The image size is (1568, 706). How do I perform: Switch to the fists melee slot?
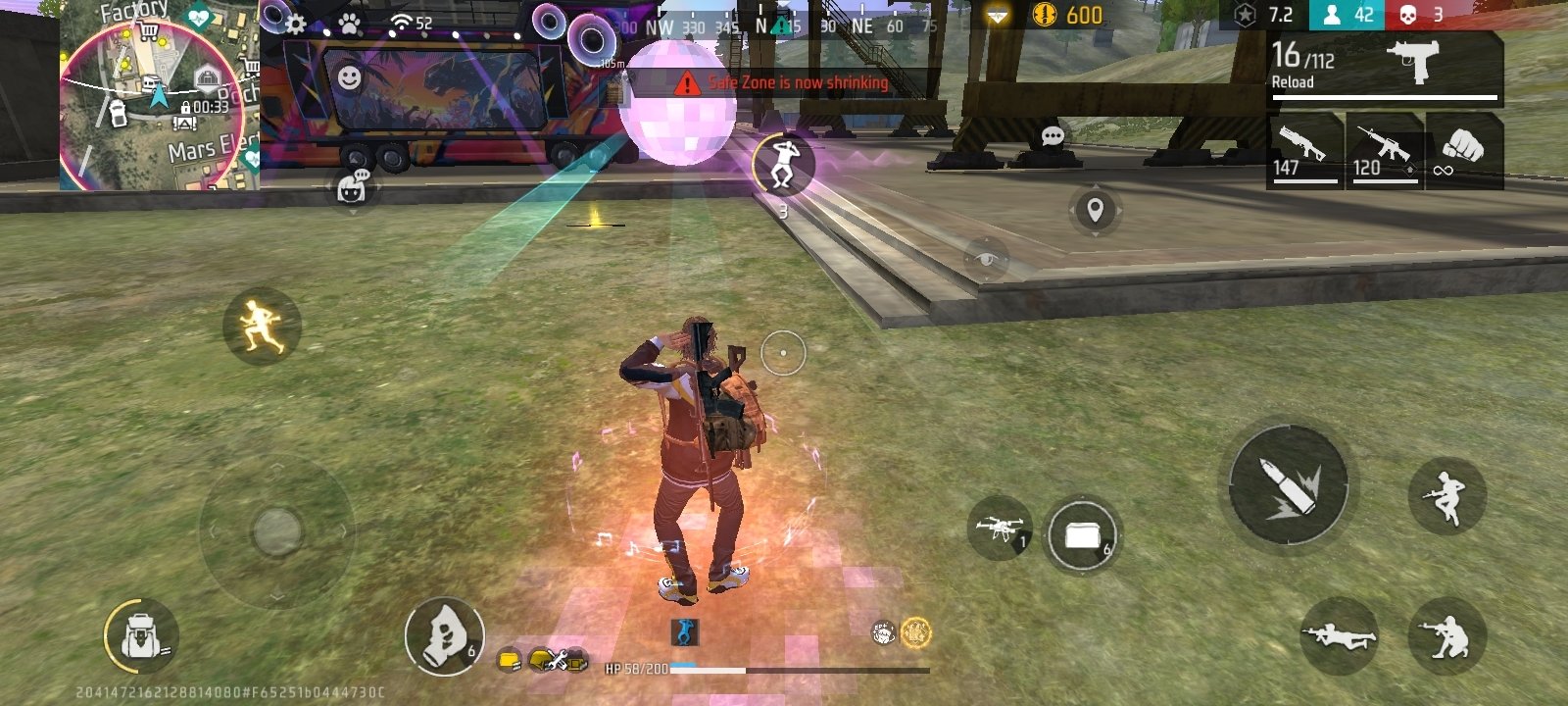pyautogui.click(x=1464, y=151)
